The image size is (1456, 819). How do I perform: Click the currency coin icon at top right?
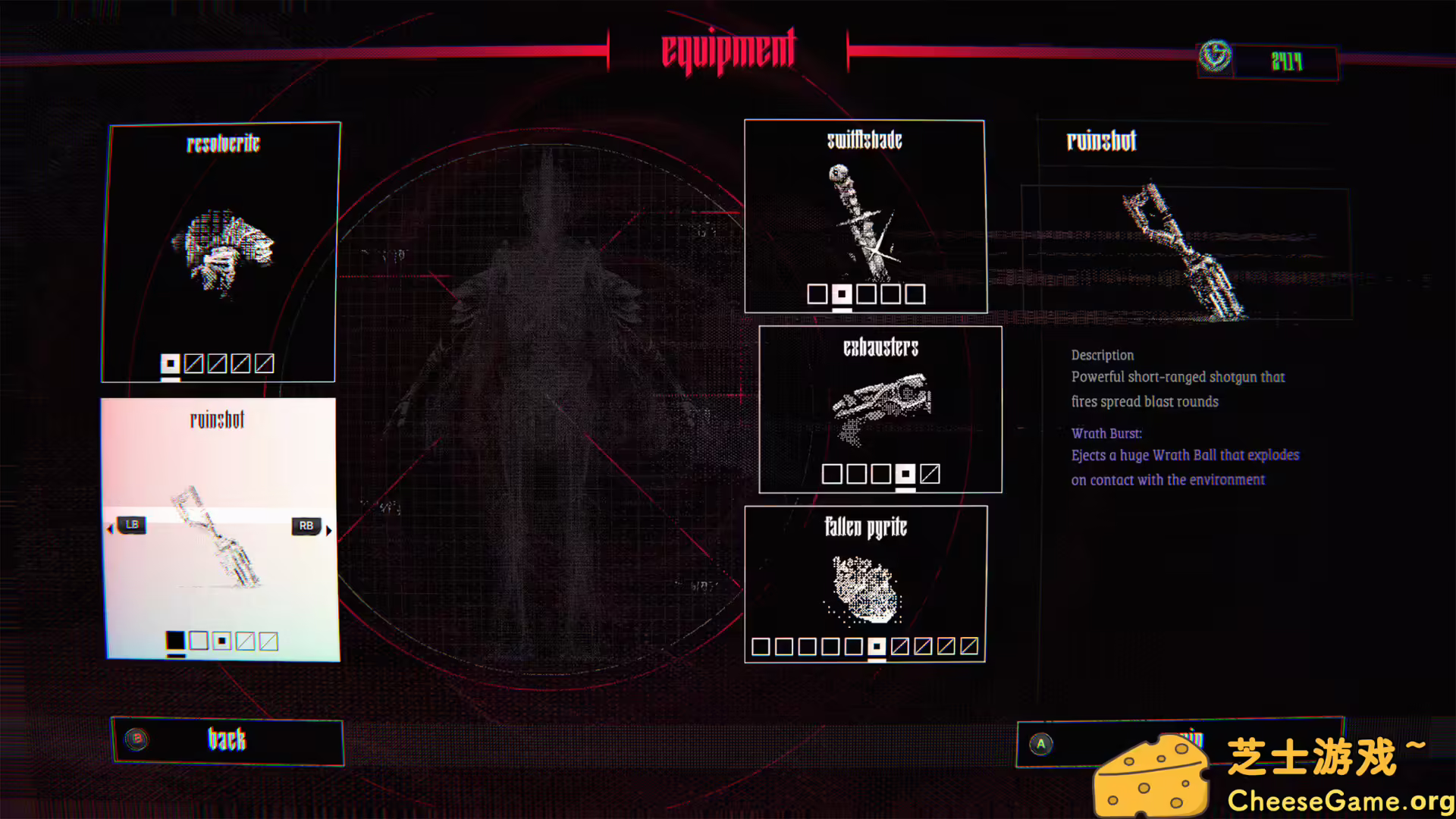pos(1215,58)
